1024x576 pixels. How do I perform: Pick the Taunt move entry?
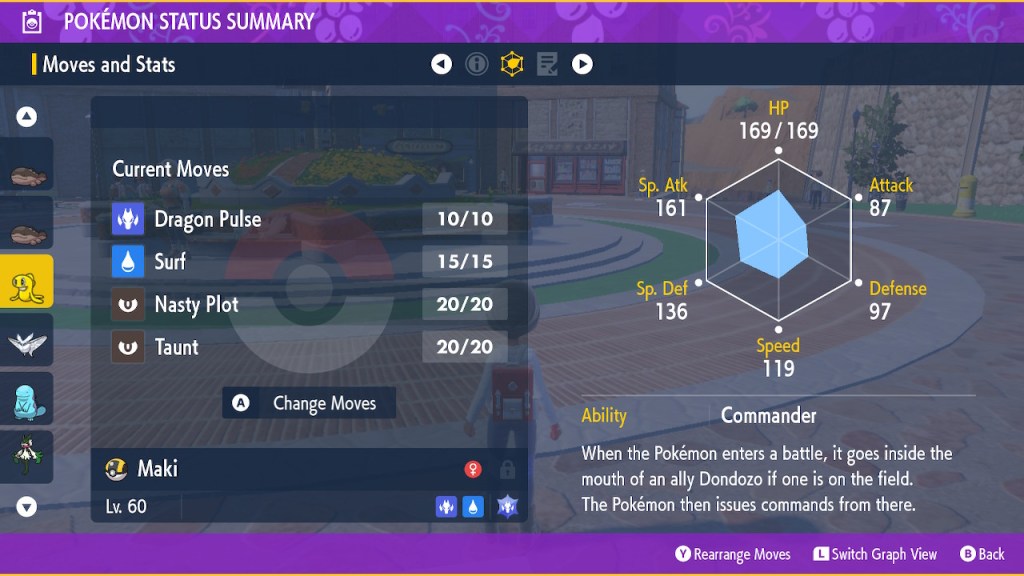(310, 347)
